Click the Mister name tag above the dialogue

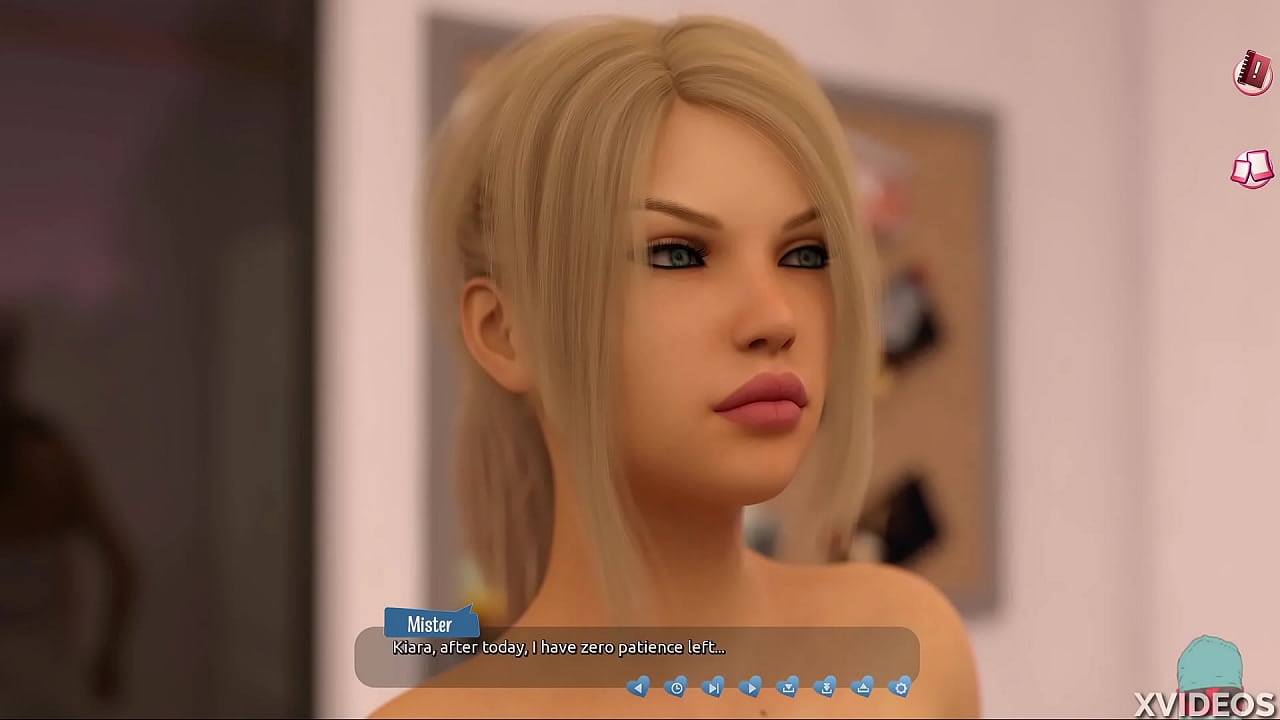coord(429,624)
